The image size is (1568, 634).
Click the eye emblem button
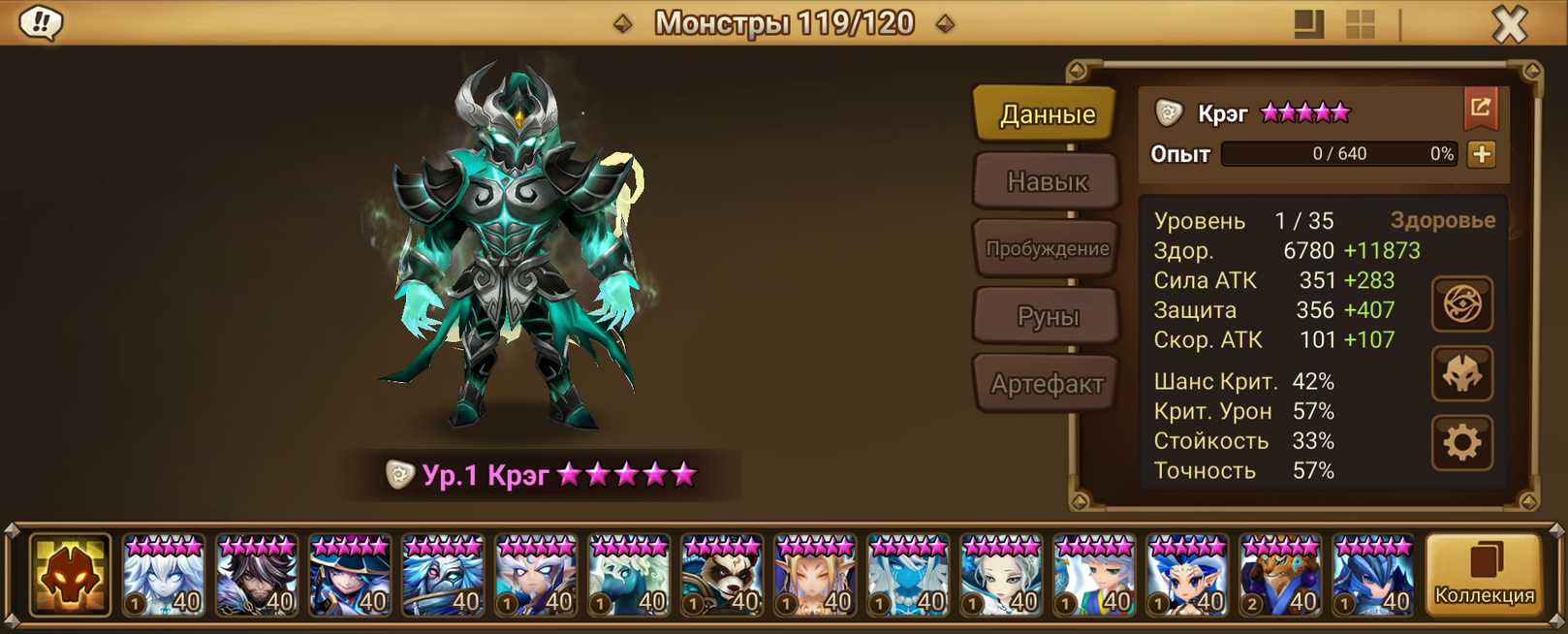(x=1461, y=304)
